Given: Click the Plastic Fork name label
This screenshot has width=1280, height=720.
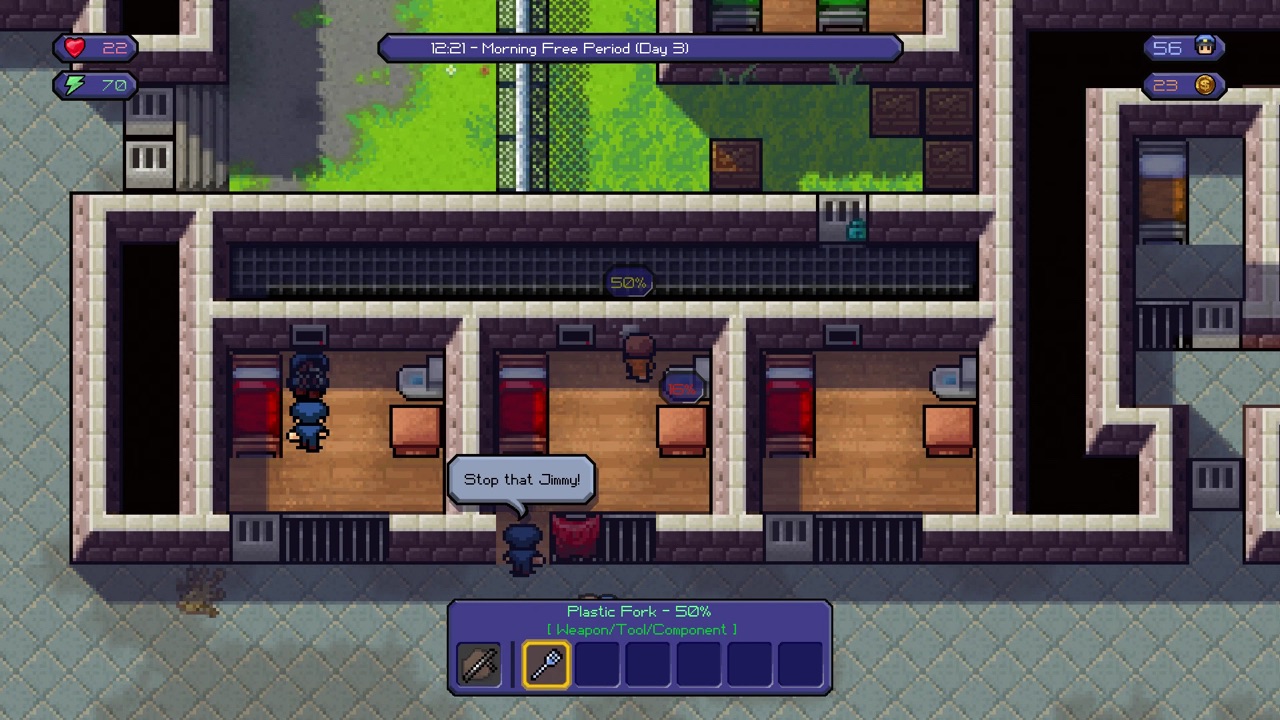Looking at the screenshot, I should pyautogui.click(x=639, y=611).
